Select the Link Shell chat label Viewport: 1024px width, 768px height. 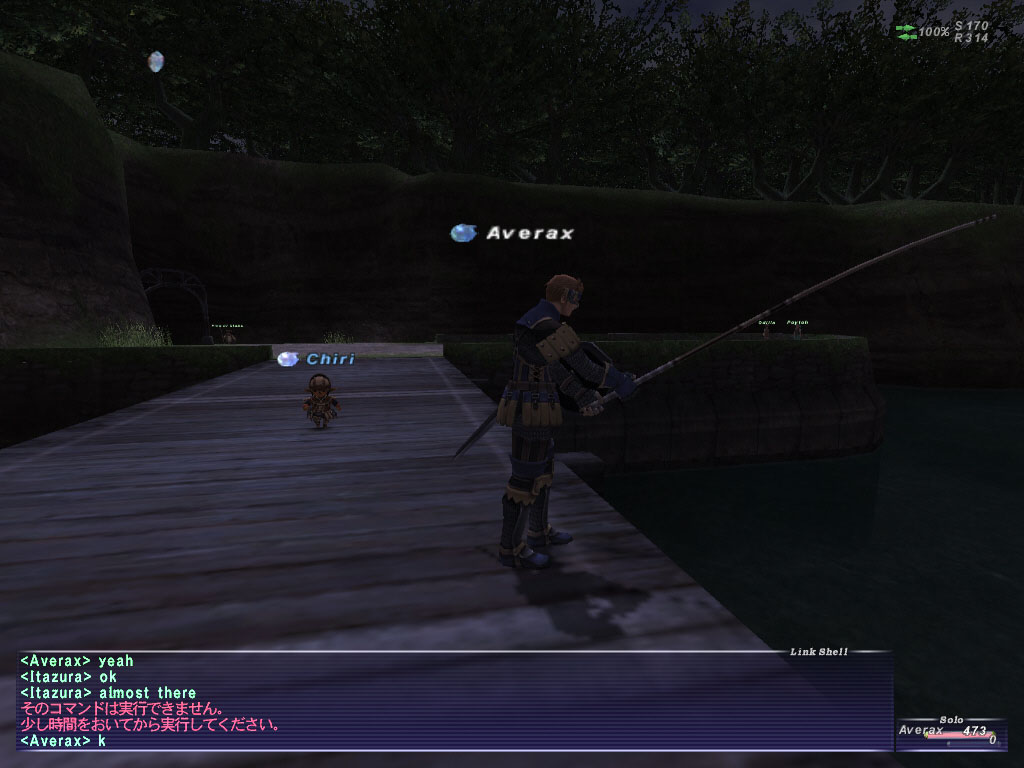pyautogui.click(x=818, y=652)
